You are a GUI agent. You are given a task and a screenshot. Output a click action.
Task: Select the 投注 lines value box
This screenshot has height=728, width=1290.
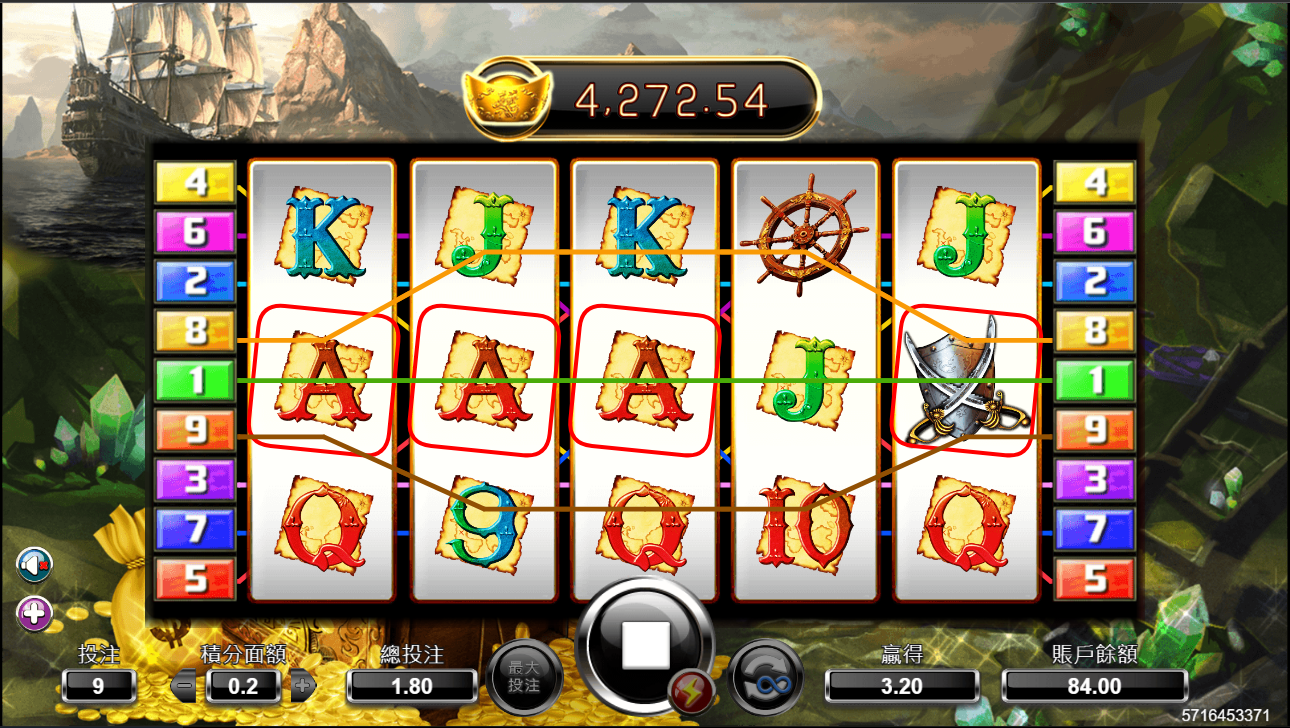click(98, 686)
